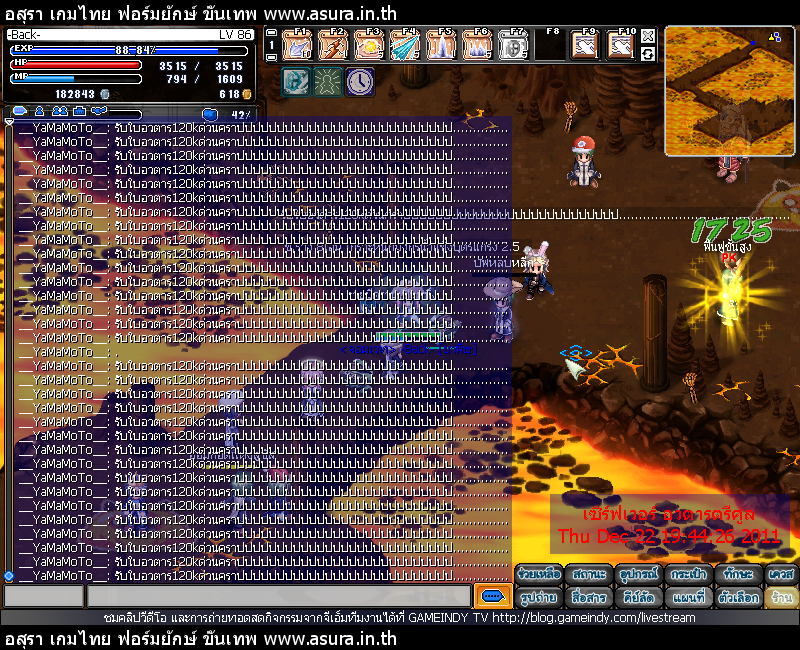
Task: Focus the chat message input field
Action: click(x=279, y=596)
